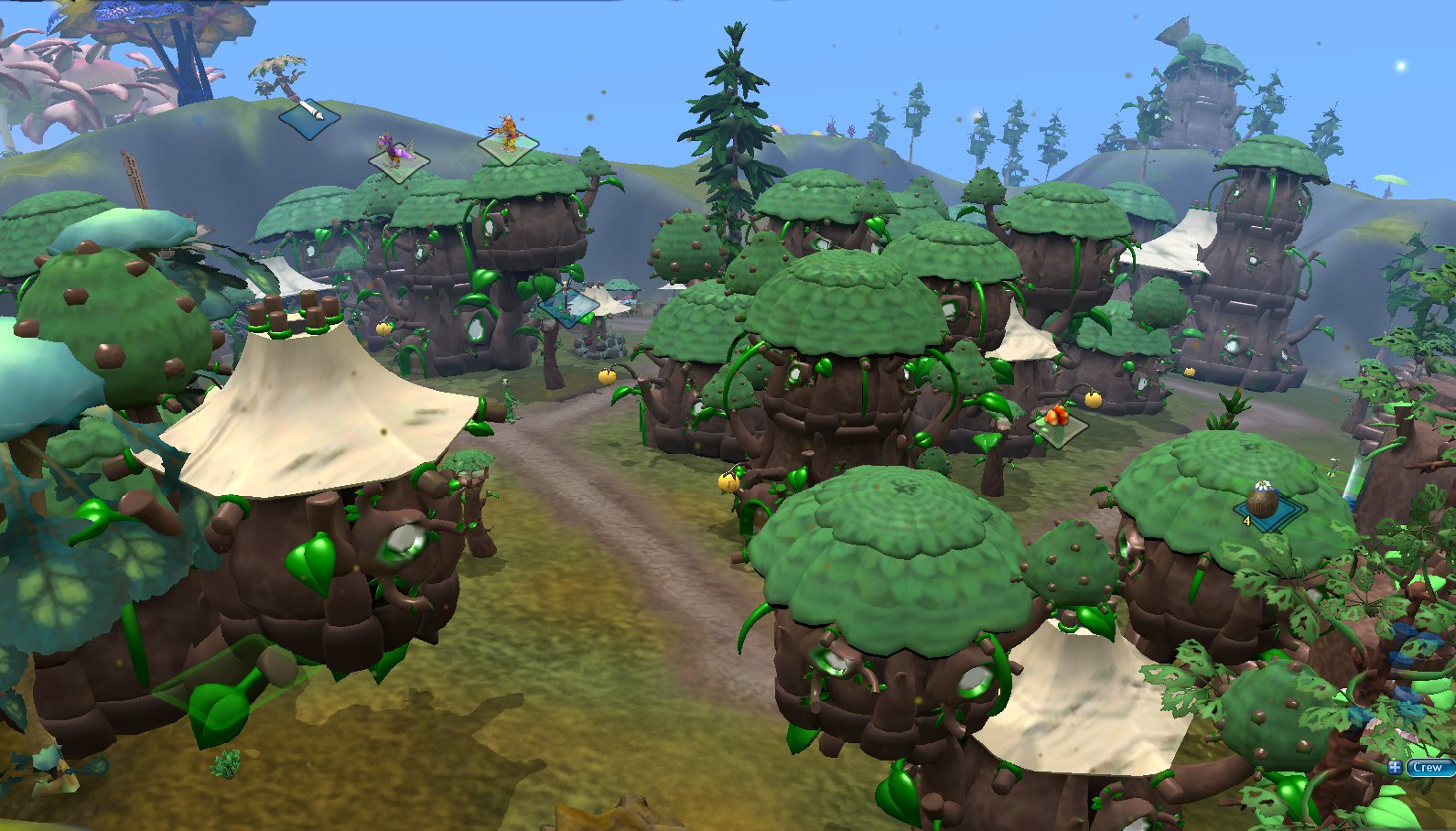The width and height of the screenshot is (1456, 831).
Task: Click the white rocket marker tile
Action: coord(309,116)
